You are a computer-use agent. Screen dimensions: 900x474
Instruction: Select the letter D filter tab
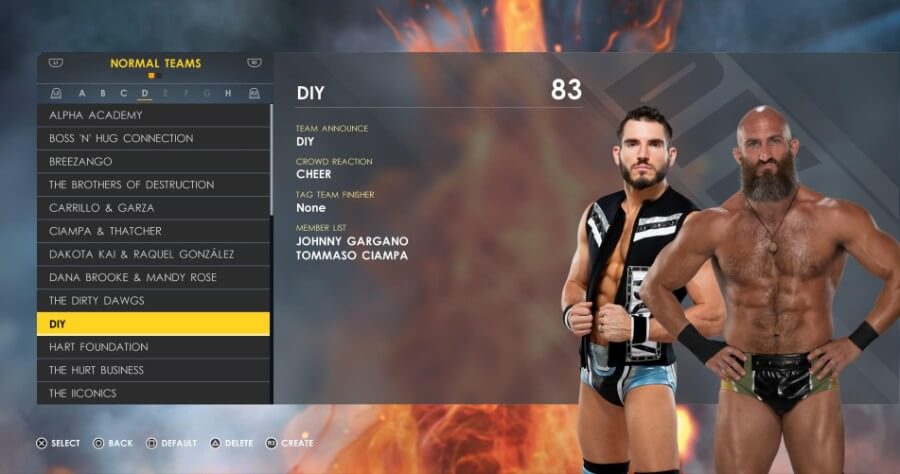point(145,93)
